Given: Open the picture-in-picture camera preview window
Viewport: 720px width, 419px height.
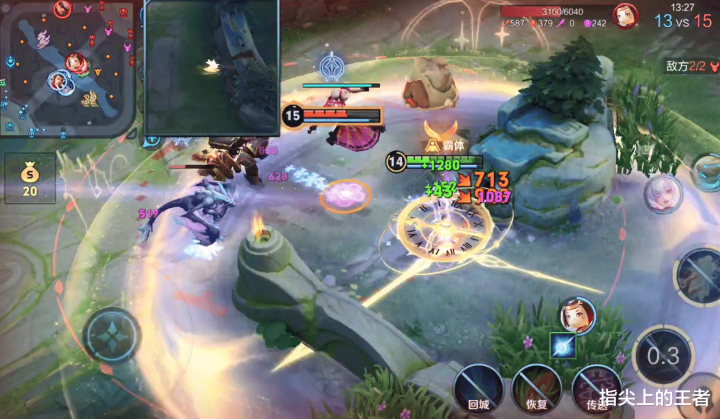Looking at the screenshot, I should (x=212, y=67).
